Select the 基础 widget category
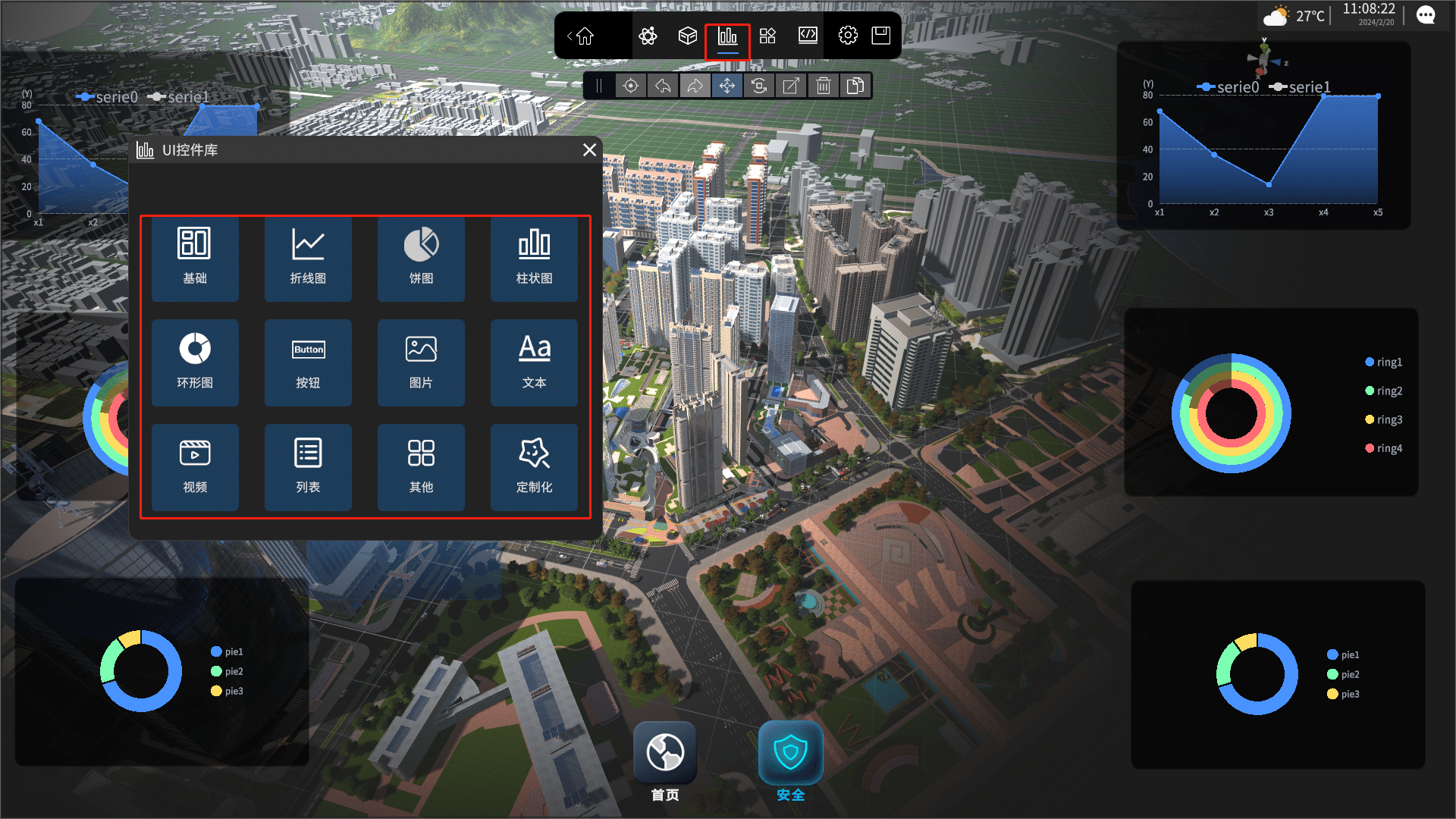Screen dimensions: 1456x819 pos(195,258)
